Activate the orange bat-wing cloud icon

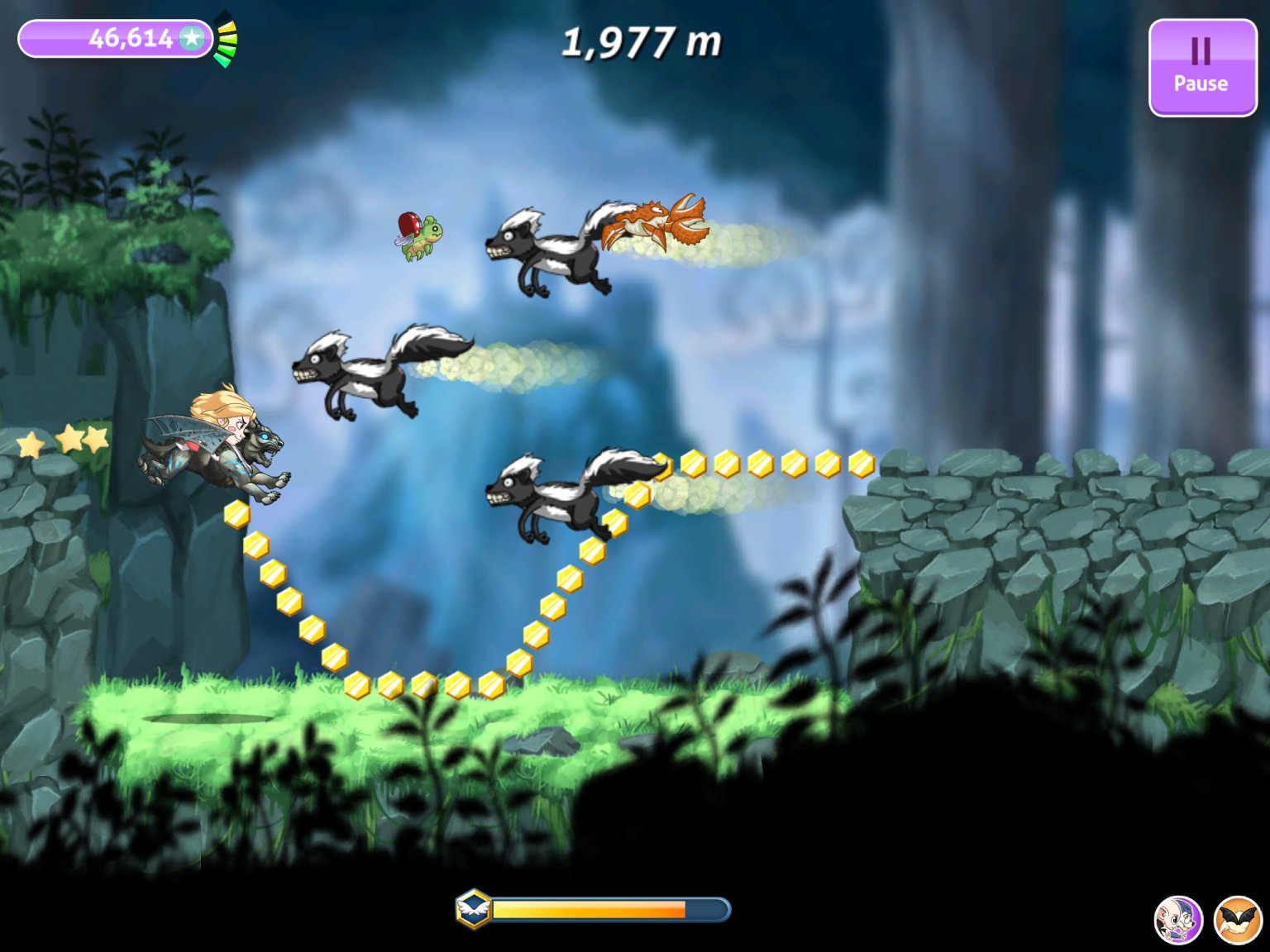pos(1238,920)
